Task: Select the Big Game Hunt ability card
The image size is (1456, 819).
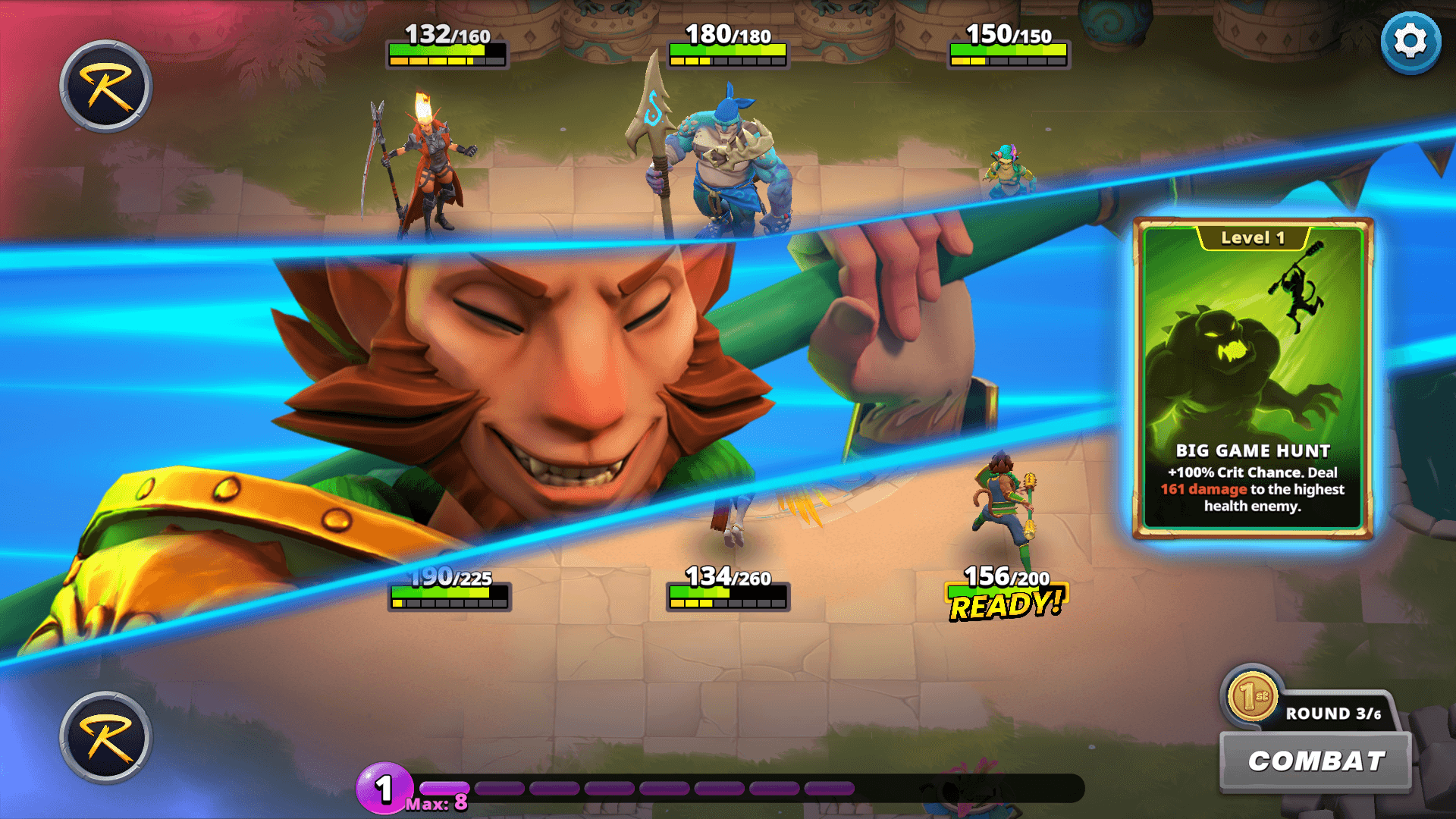Action: [1253, 378]
